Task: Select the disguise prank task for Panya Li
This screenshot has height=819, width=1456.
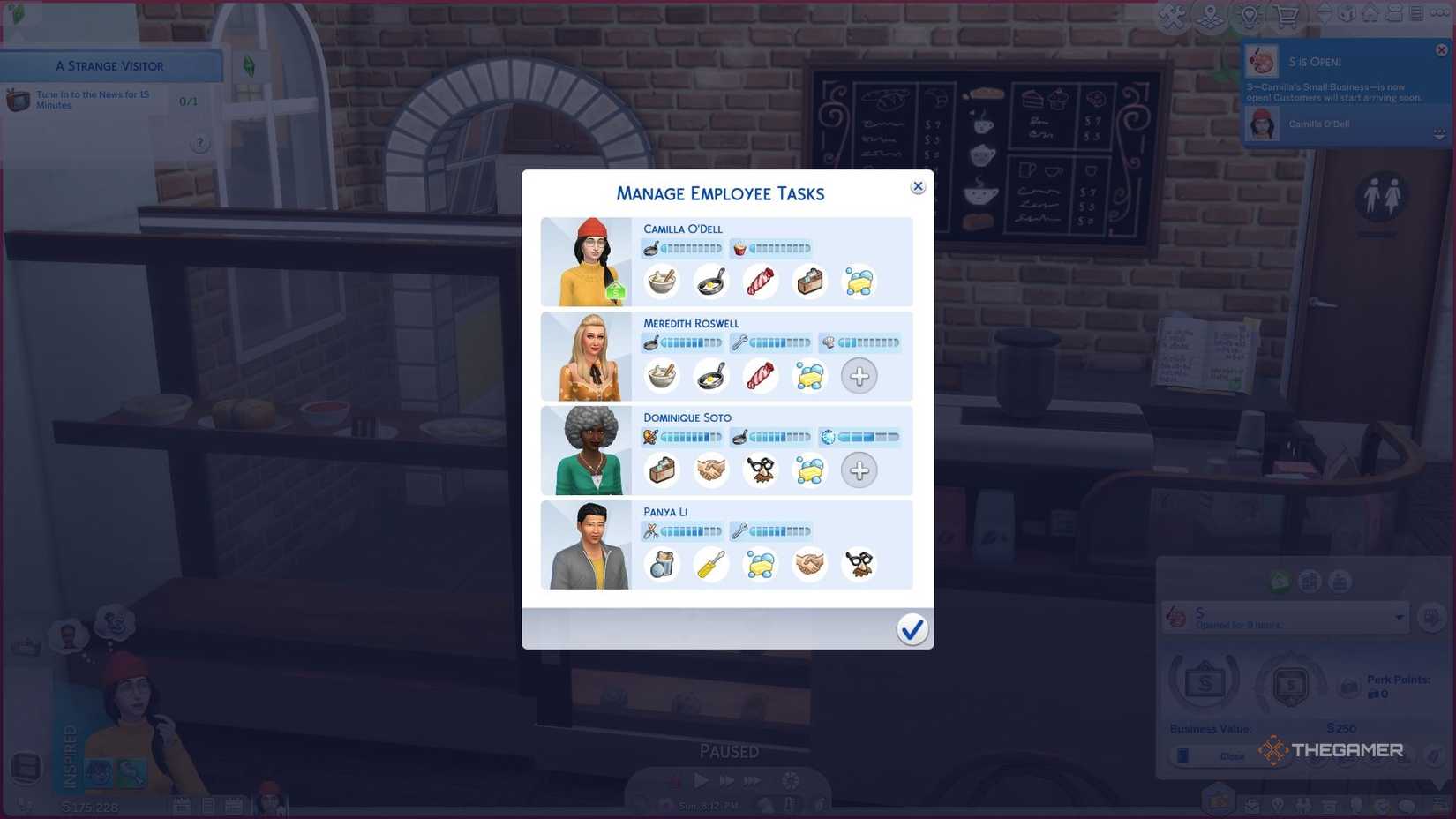Action: 860,564
